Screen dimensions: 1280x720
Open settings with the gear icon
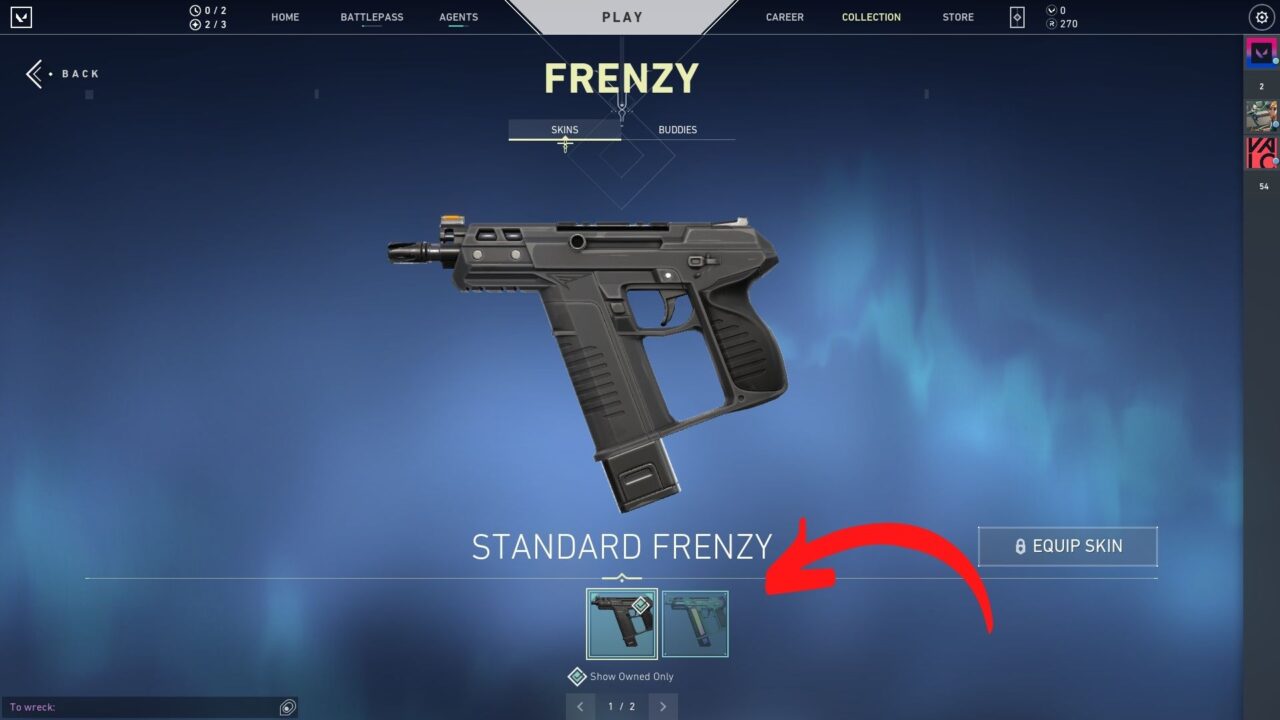1261,17
